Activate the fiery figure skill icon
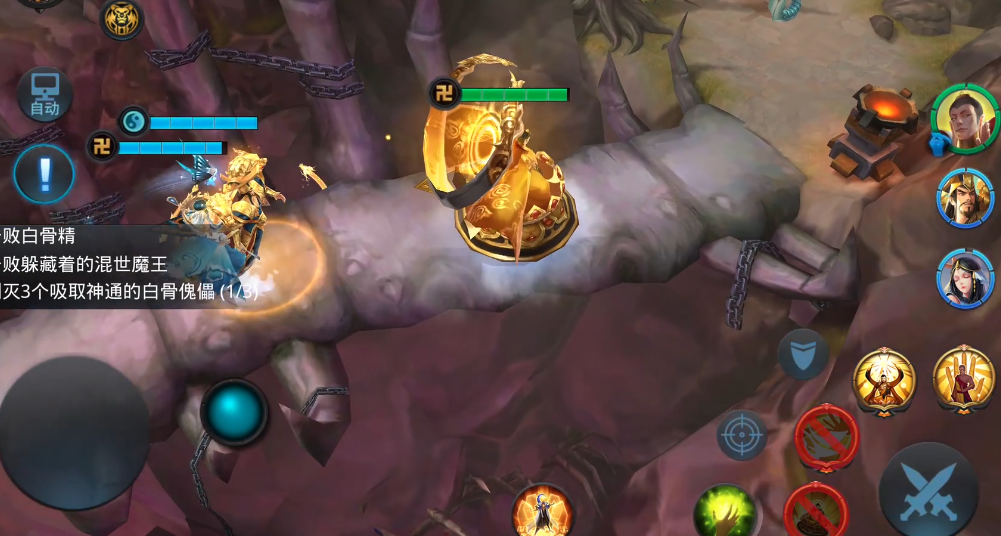Screen dimensions: 1001x536 (543, 512)
